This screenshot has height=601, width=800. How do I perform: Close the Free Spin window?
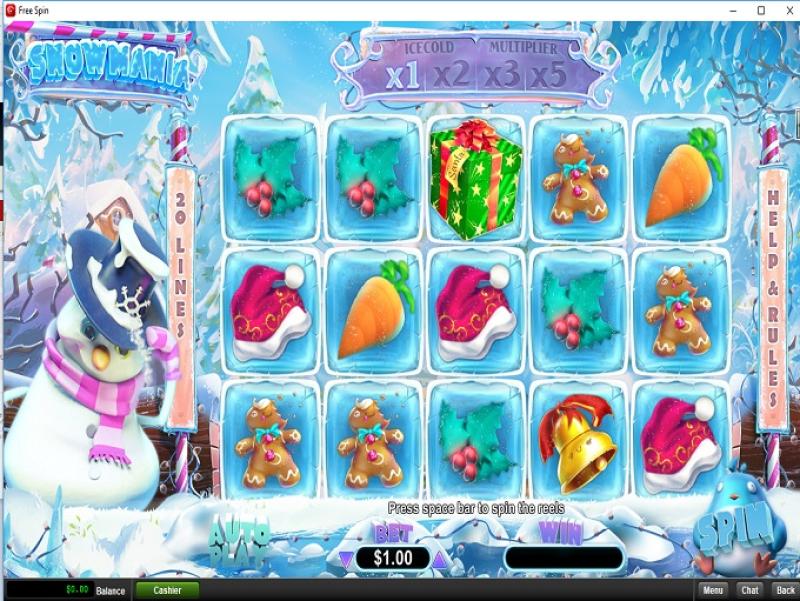point(786,10)
